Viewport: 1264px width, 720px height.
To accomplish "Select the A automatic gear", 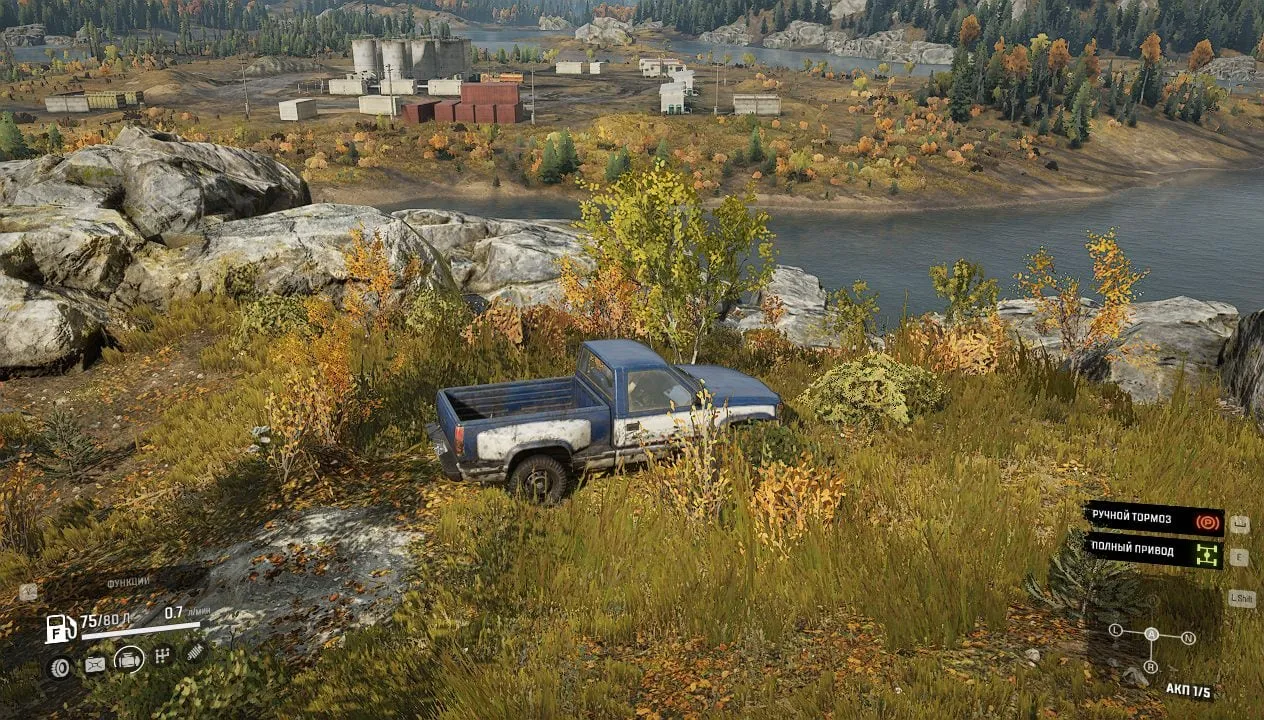I will [x=1151, y=634].
